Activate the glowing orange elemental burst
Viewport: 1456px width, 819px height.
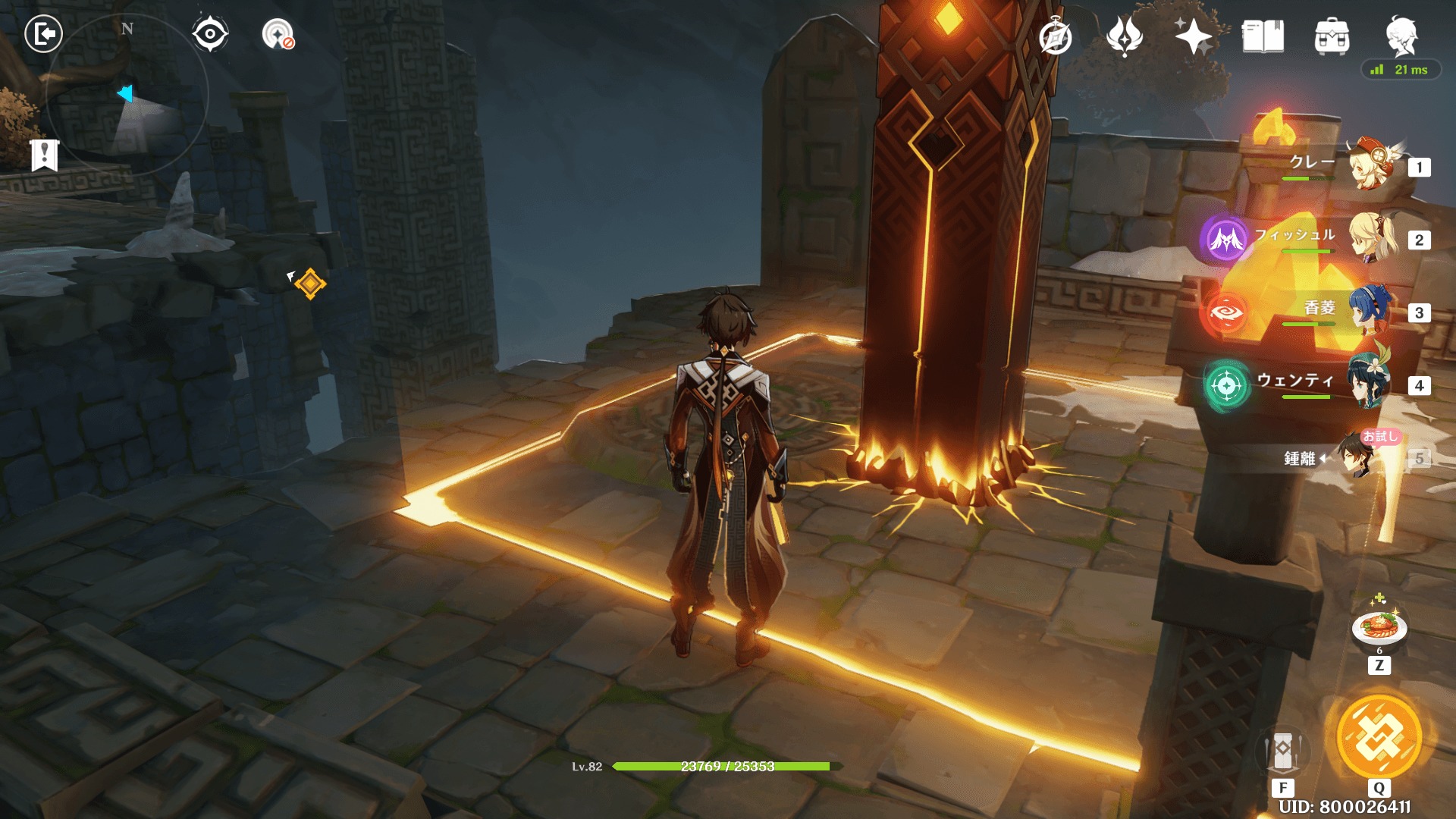(x=1379, y=738)
